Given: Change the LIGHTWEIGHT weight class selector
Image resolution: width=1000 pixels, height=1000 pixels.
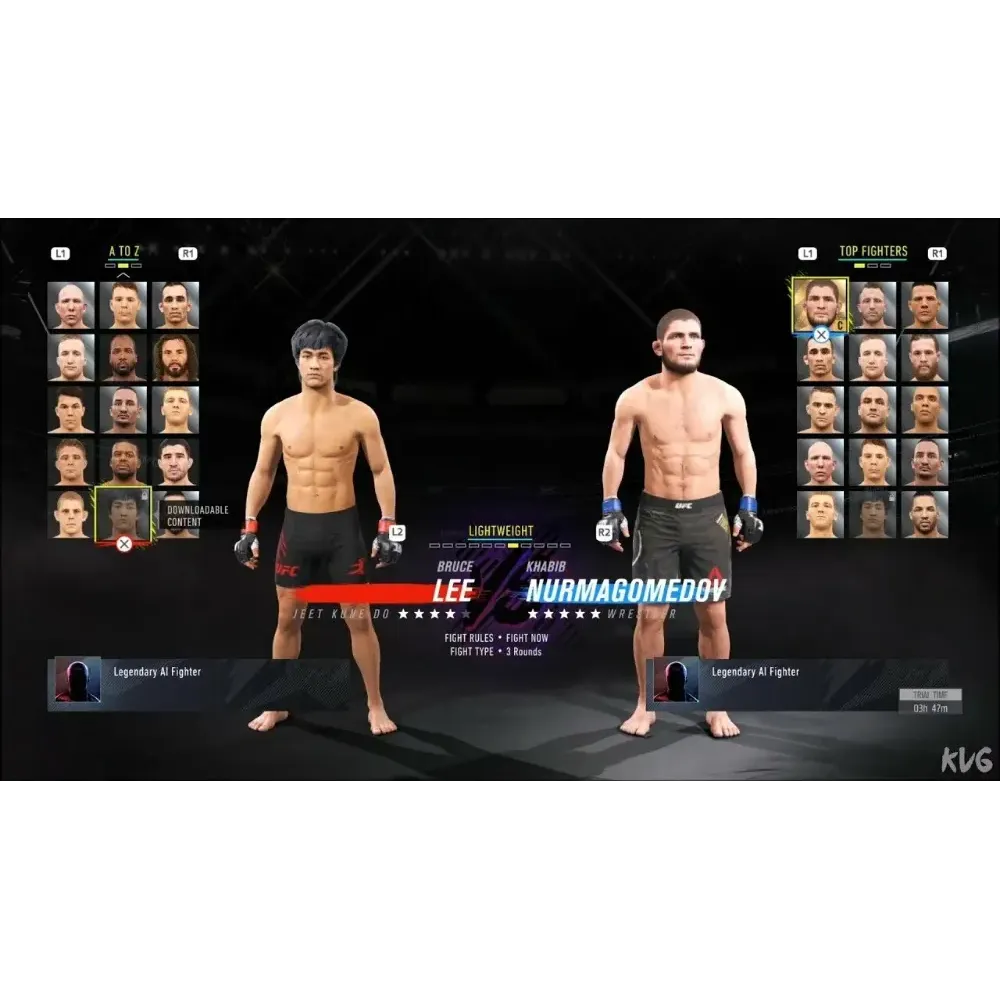Looking at the screenshot, I should [500, 532].
